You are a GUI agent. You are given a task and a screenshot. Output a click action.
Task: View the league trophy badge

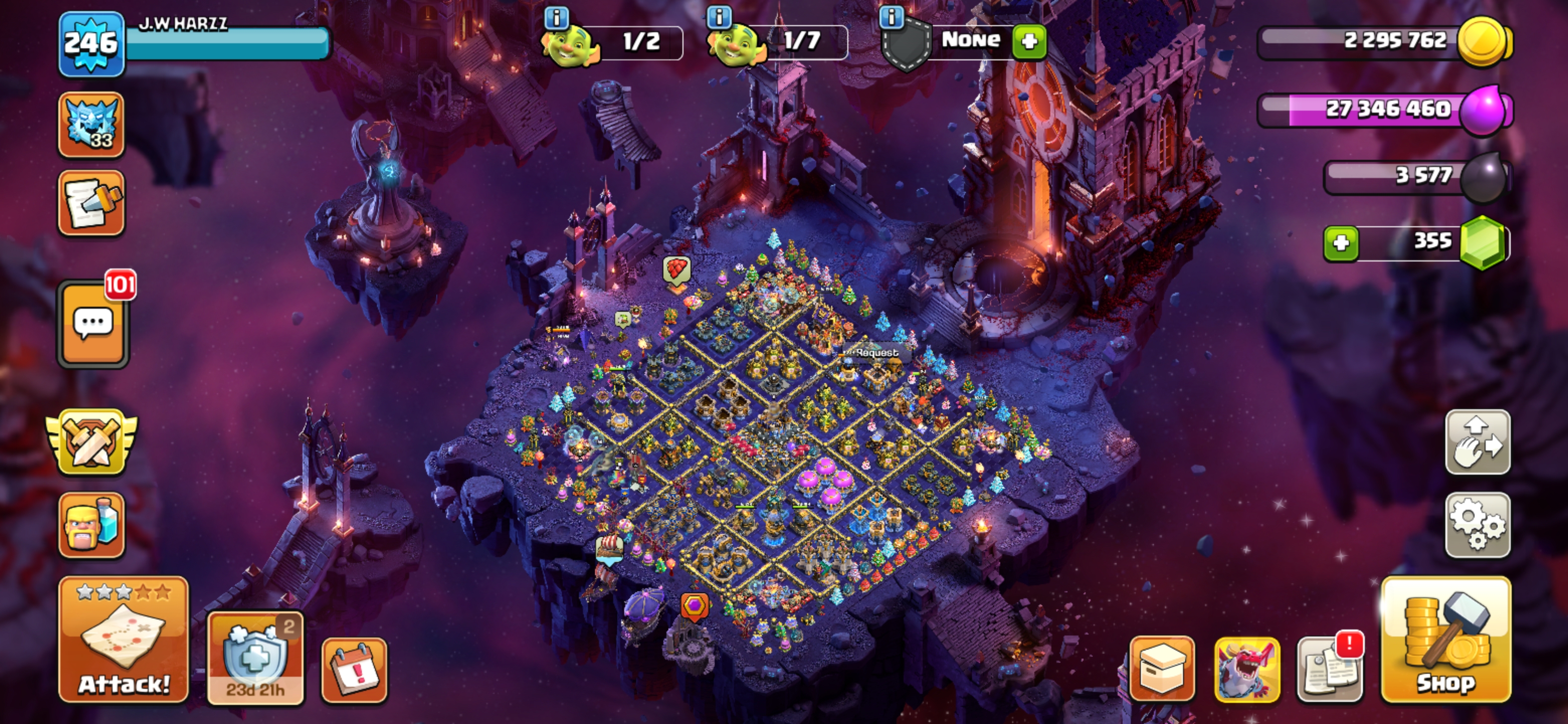pos(91,124)
